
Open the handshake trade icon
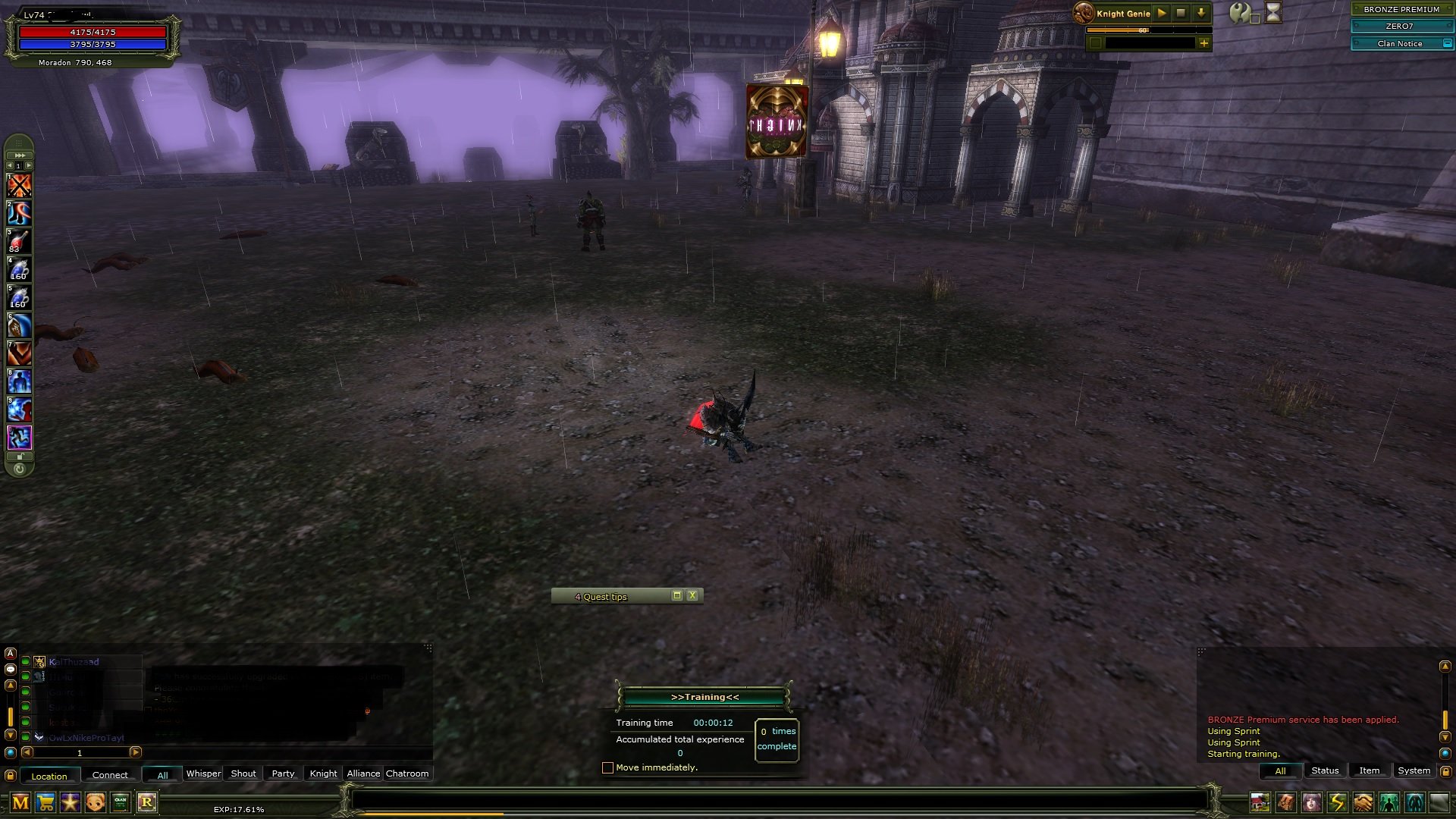(x=1363, y=802)
